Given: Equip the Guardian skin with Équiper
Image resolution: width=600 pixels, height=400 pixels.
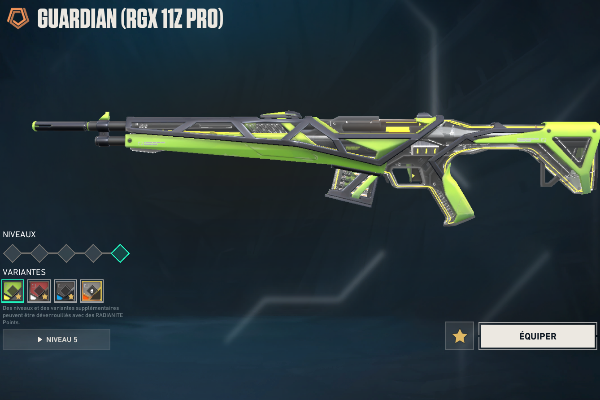Looking at the screenshot, I should click(x=537, y=336).
